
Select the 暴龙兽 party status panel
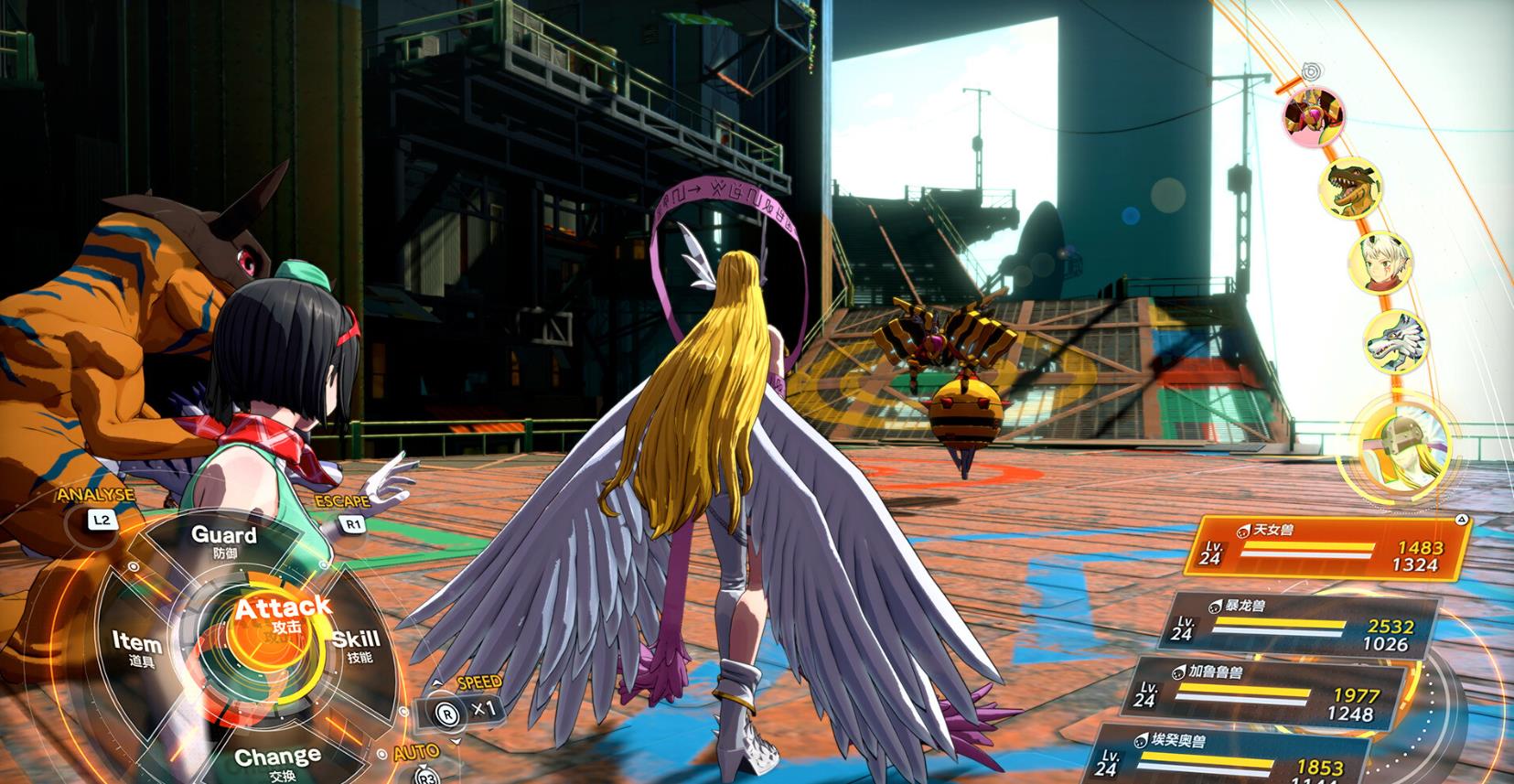1303,626
